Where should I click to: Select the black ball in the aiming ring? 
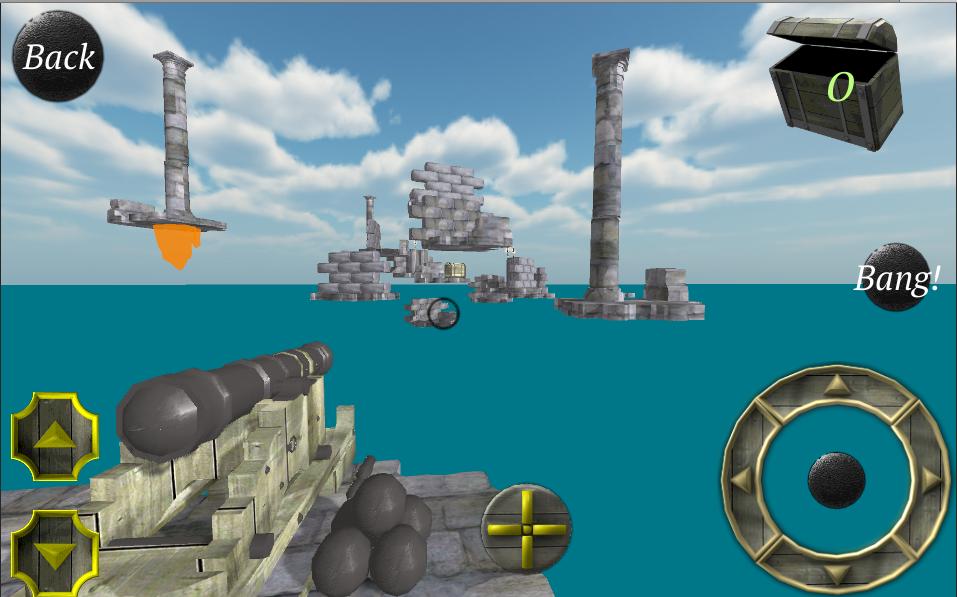pyautogui.click(x=836, y=479)
